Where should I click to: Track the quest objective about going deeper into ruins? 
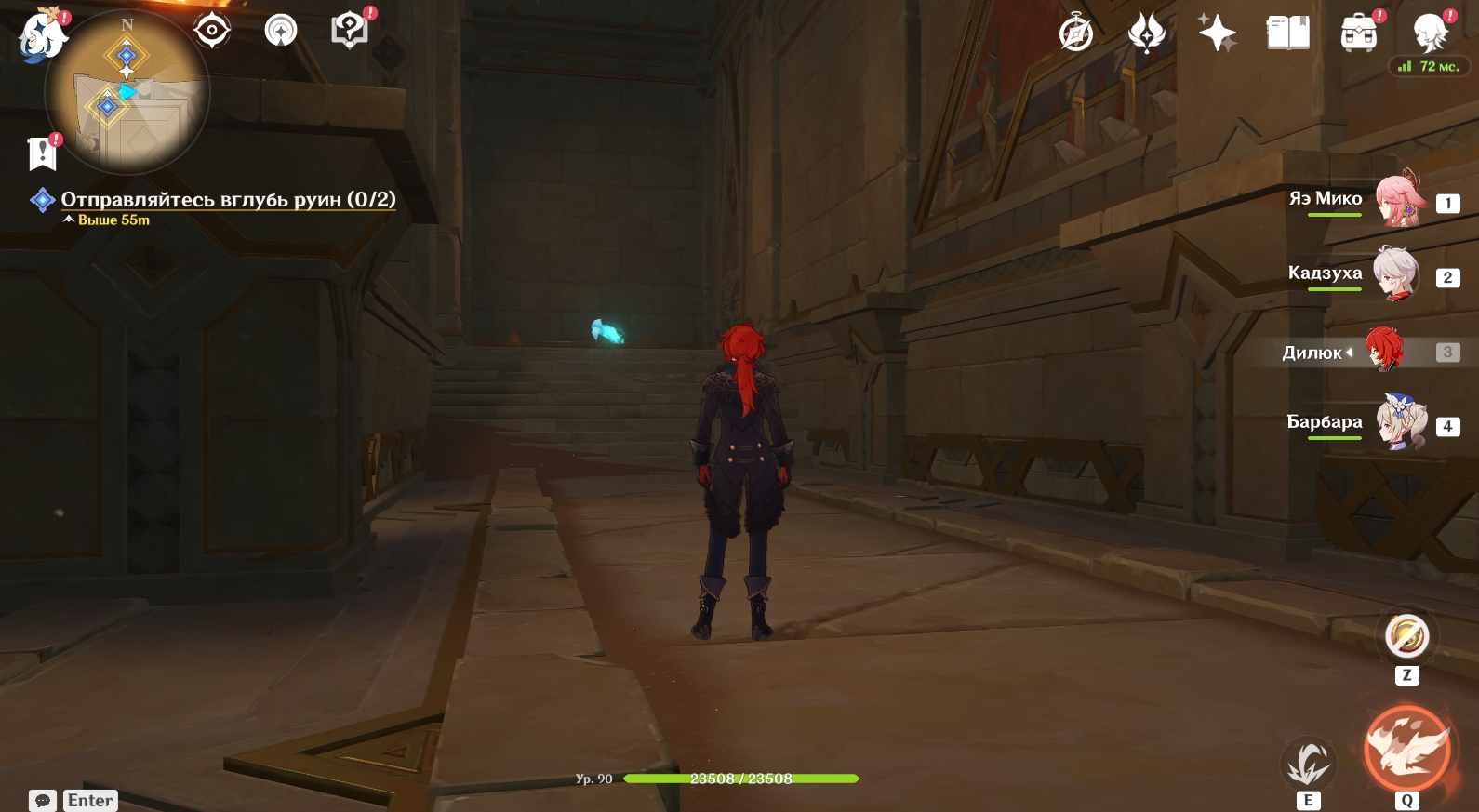[228, 199]
